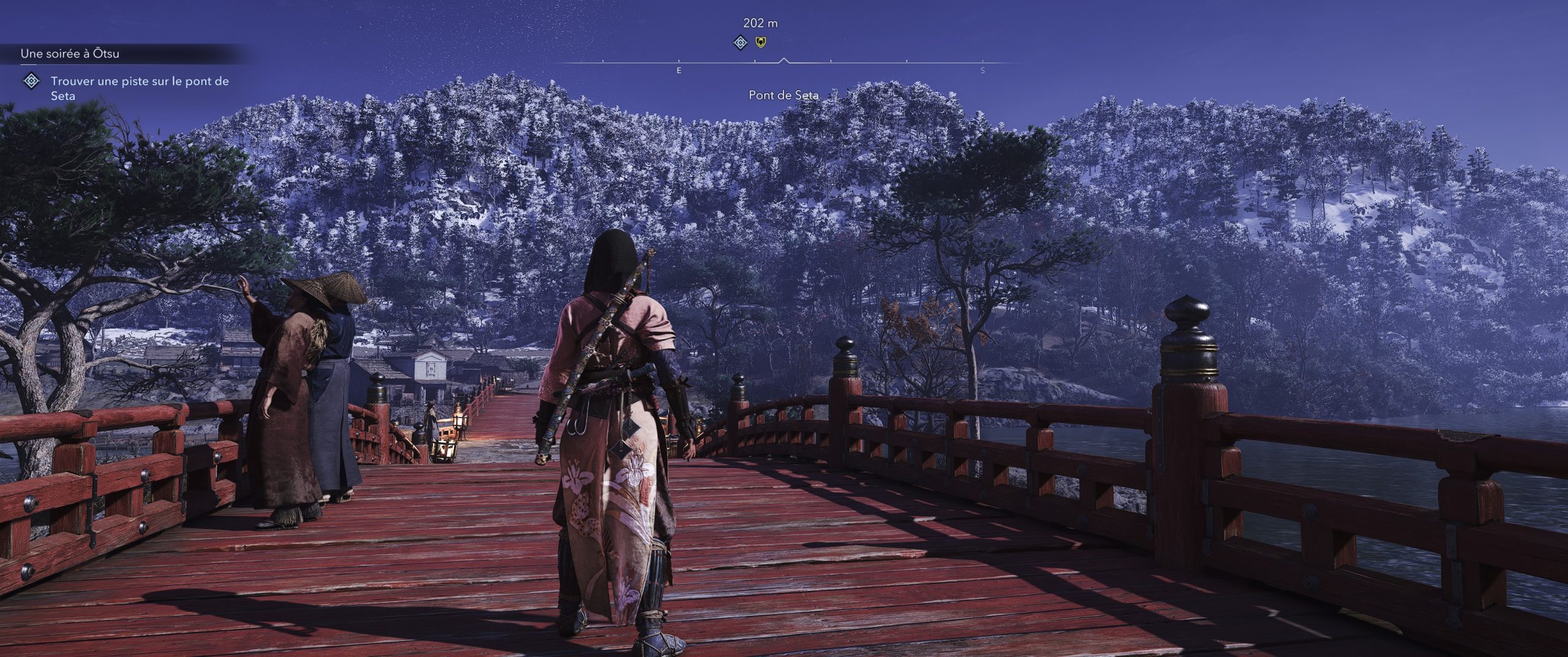Click the diamond icon beside the Seta bridge objective
The width and height of the screenshot is (1568, 657).
coord(31,82)
